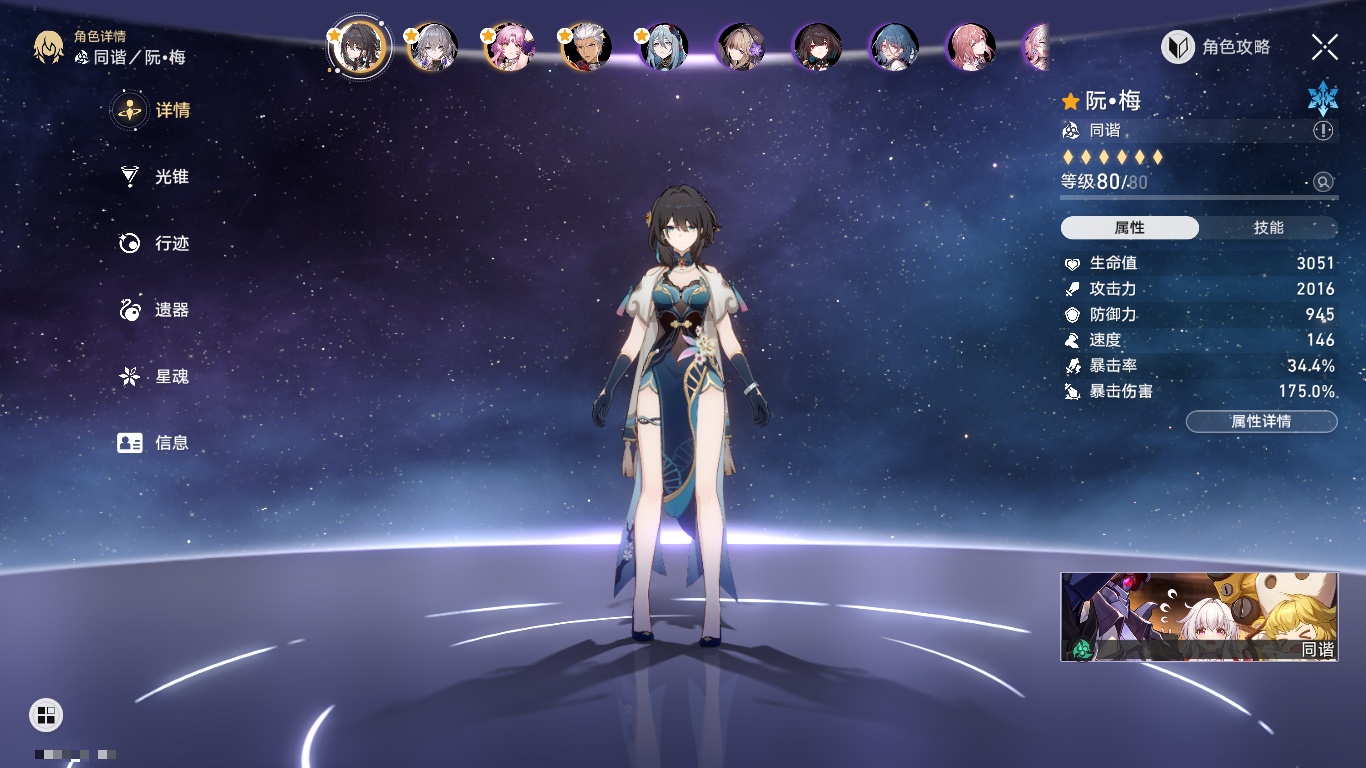The height and width of the screenshot is (768, 1366).
Task: Select the brown-haired portrait with purple flower
Action: click(741, 47)
